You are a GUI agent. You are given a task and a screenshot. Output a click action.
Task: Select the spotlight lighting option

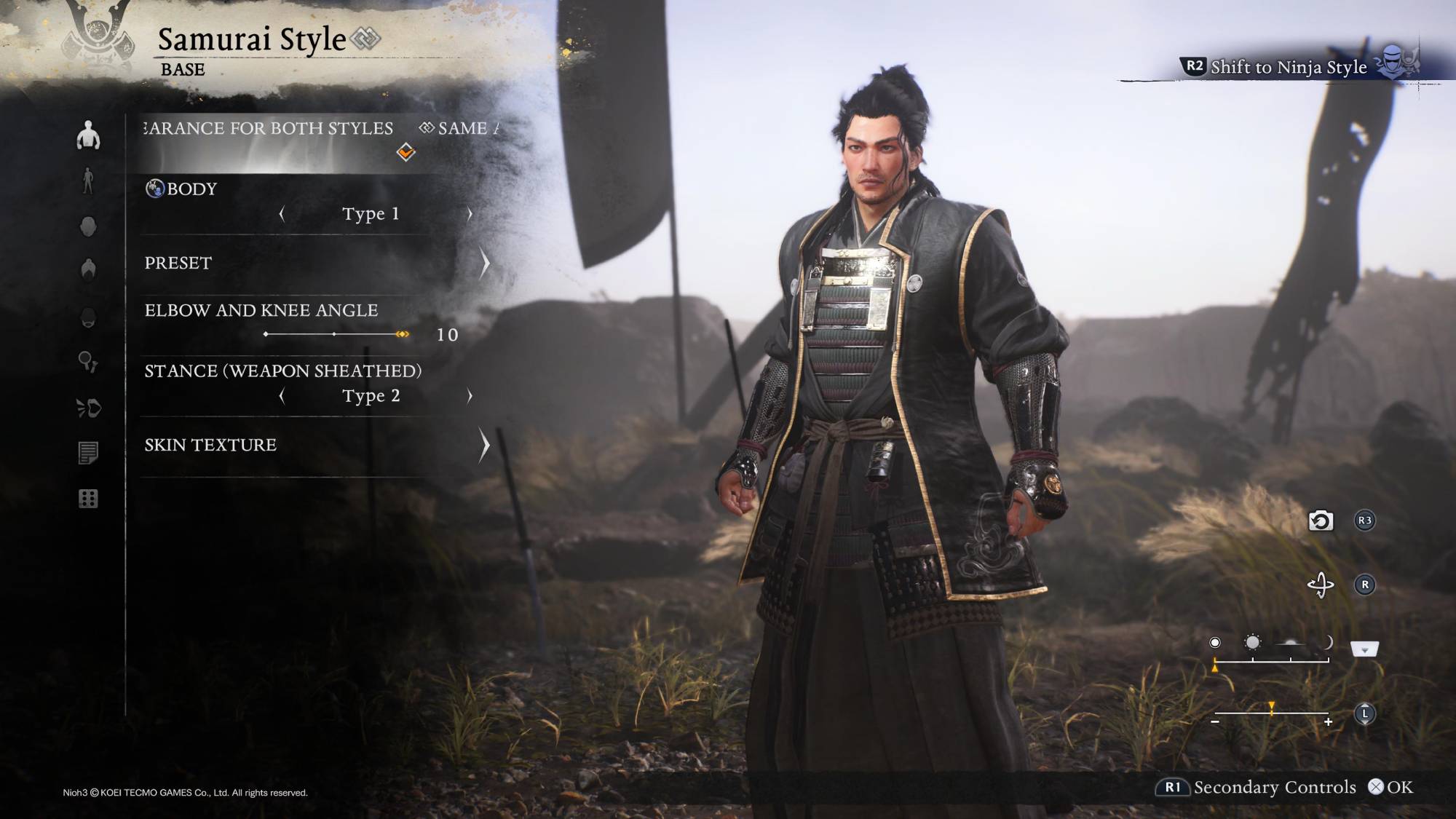[x=1215, y=642]
